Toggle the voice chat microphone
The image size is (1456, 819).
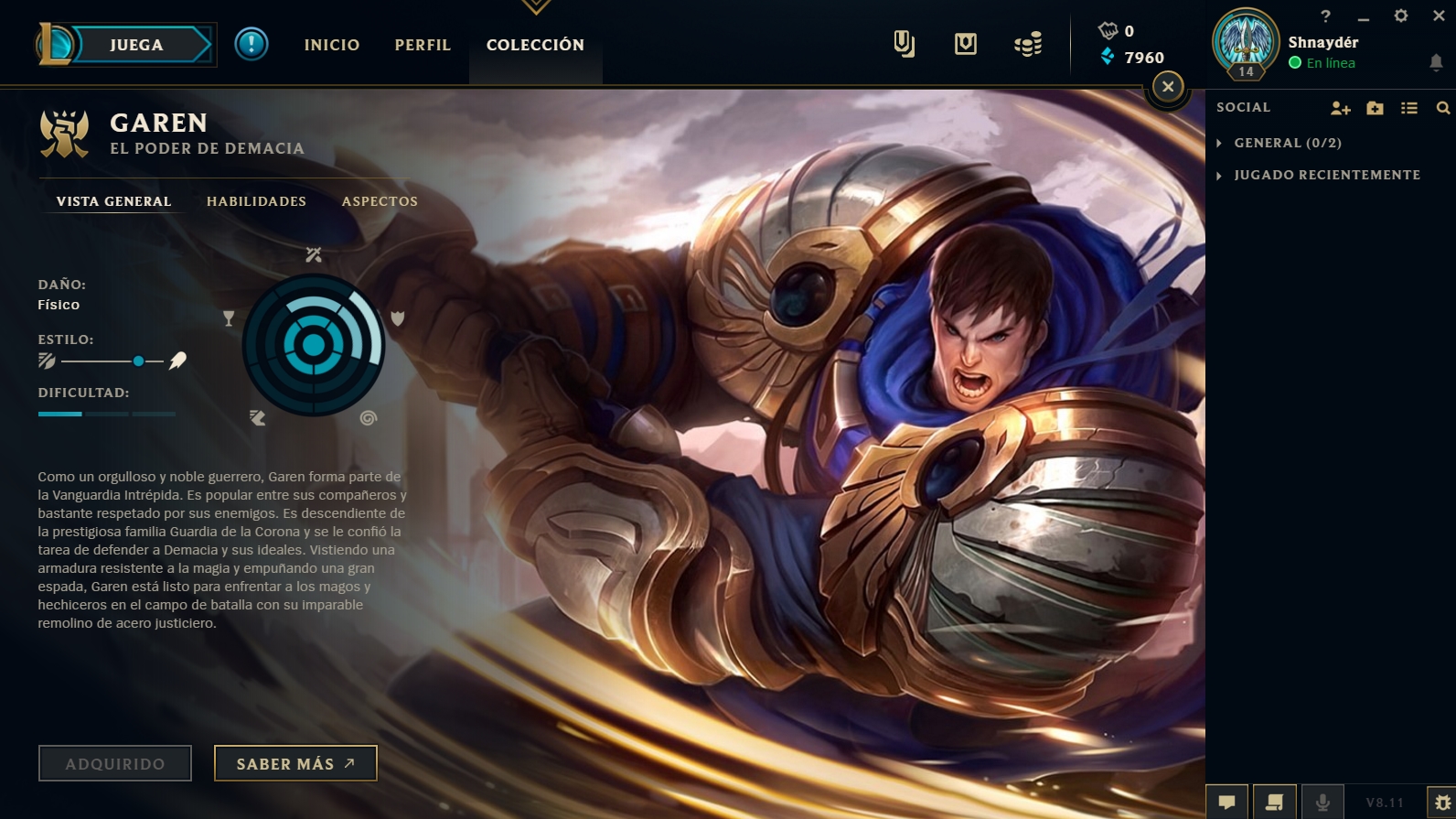1321,803
